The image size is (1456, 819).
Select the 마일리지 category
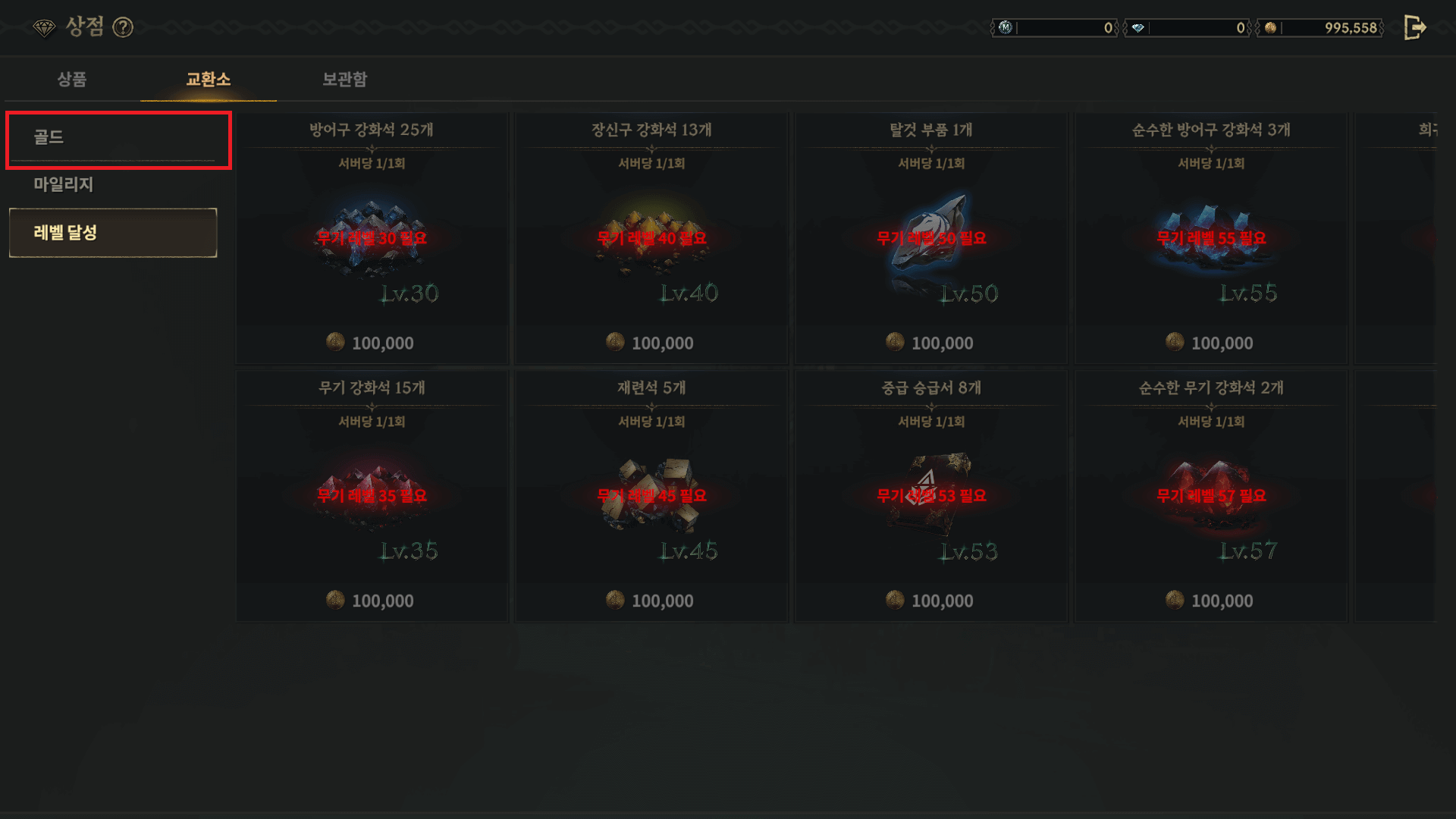(x=62, y=185)
